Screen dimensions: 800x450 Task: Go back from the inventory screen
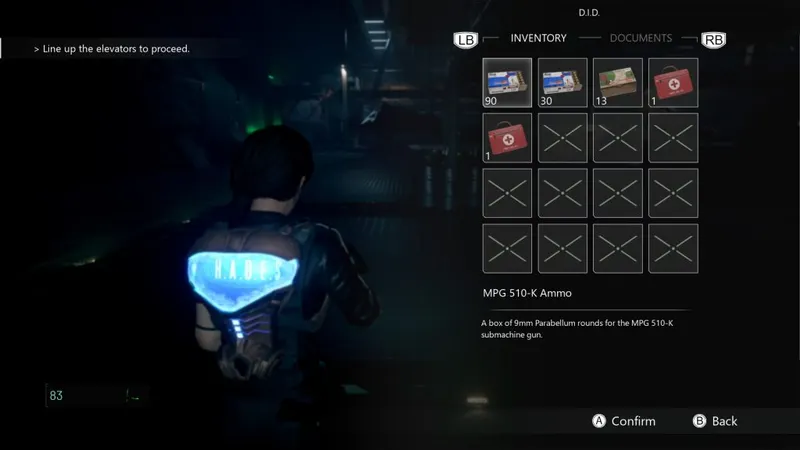[x=715, y=421]
